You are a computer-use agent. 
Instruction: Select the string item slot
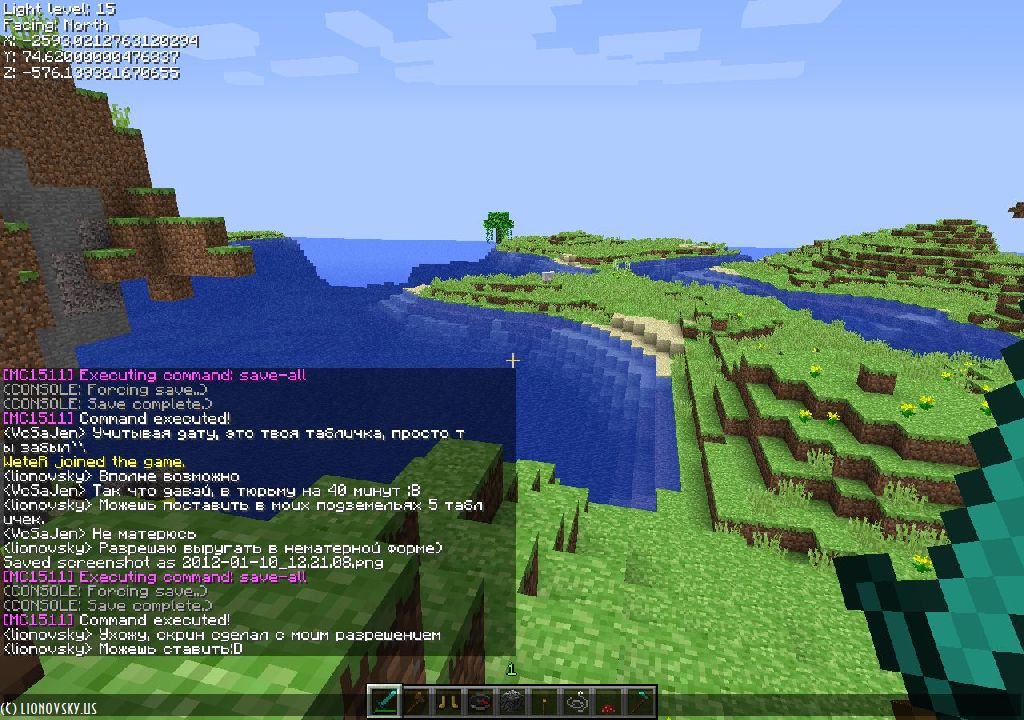[577, 702]
